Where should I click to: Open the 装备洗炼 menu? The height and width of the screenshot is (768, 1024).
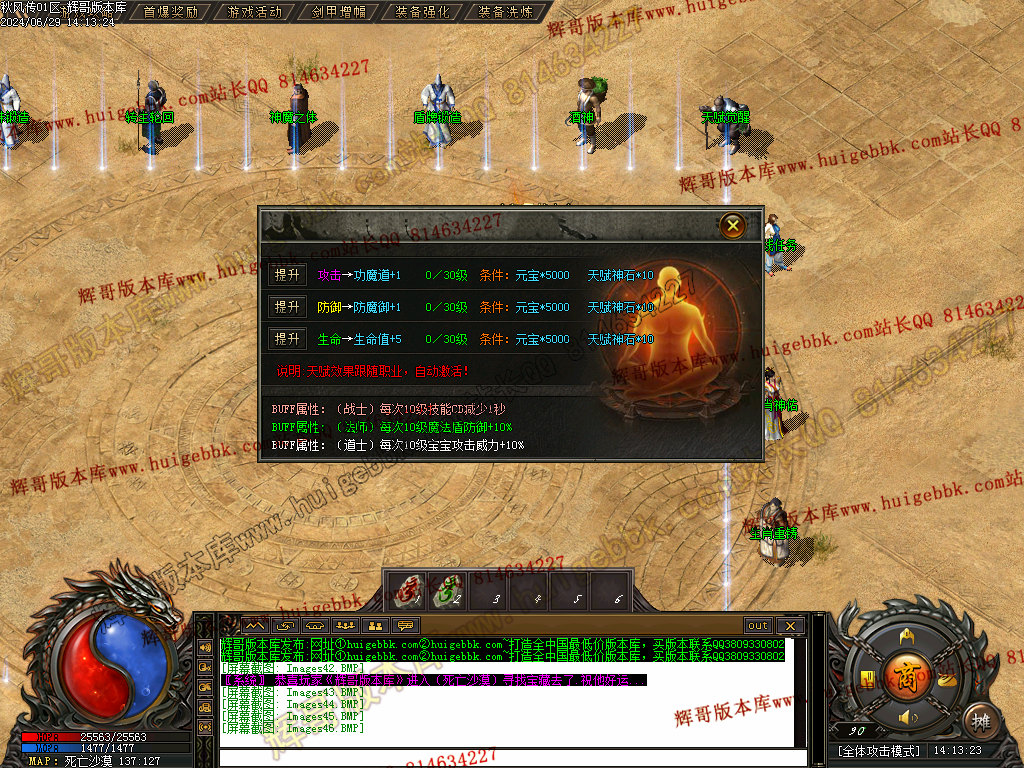point(507,12)
